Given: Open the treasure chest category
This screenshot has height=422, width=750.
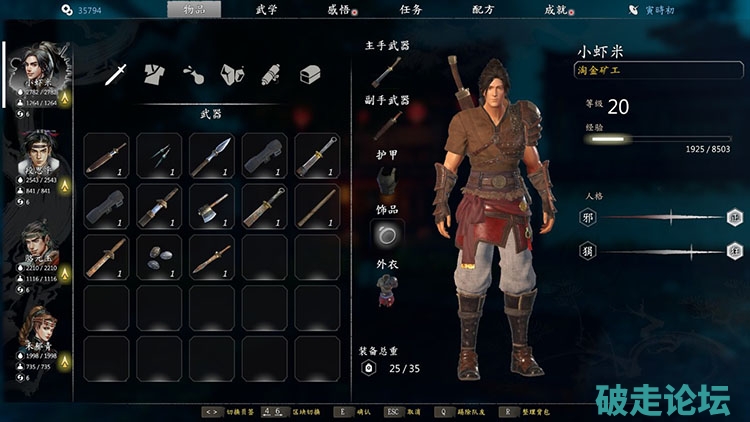Looking at the screenshot, I should coord(310,73).
